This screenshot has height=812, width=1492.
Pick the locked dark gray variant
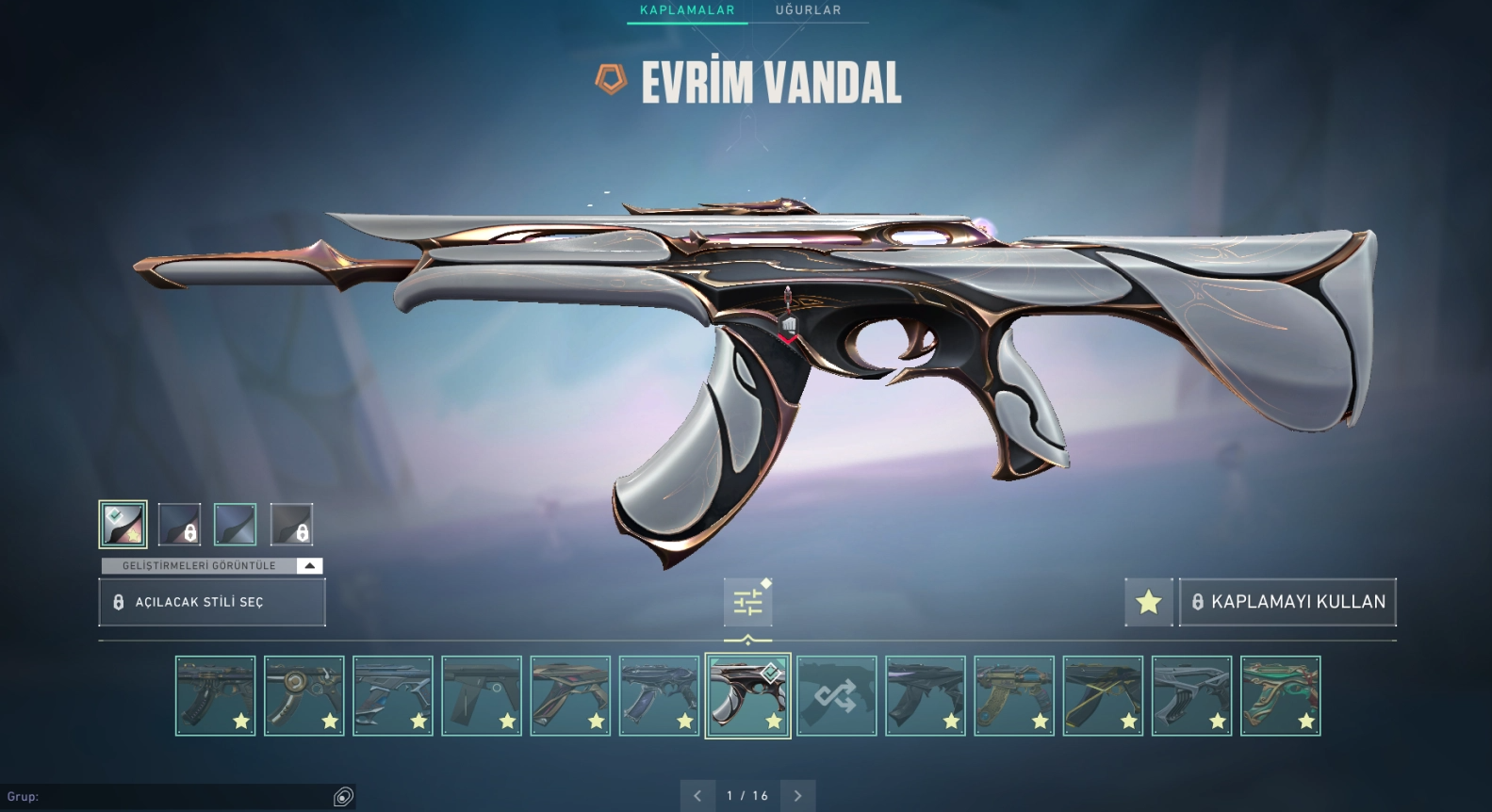pyautogui.click(x=291, y=525)
